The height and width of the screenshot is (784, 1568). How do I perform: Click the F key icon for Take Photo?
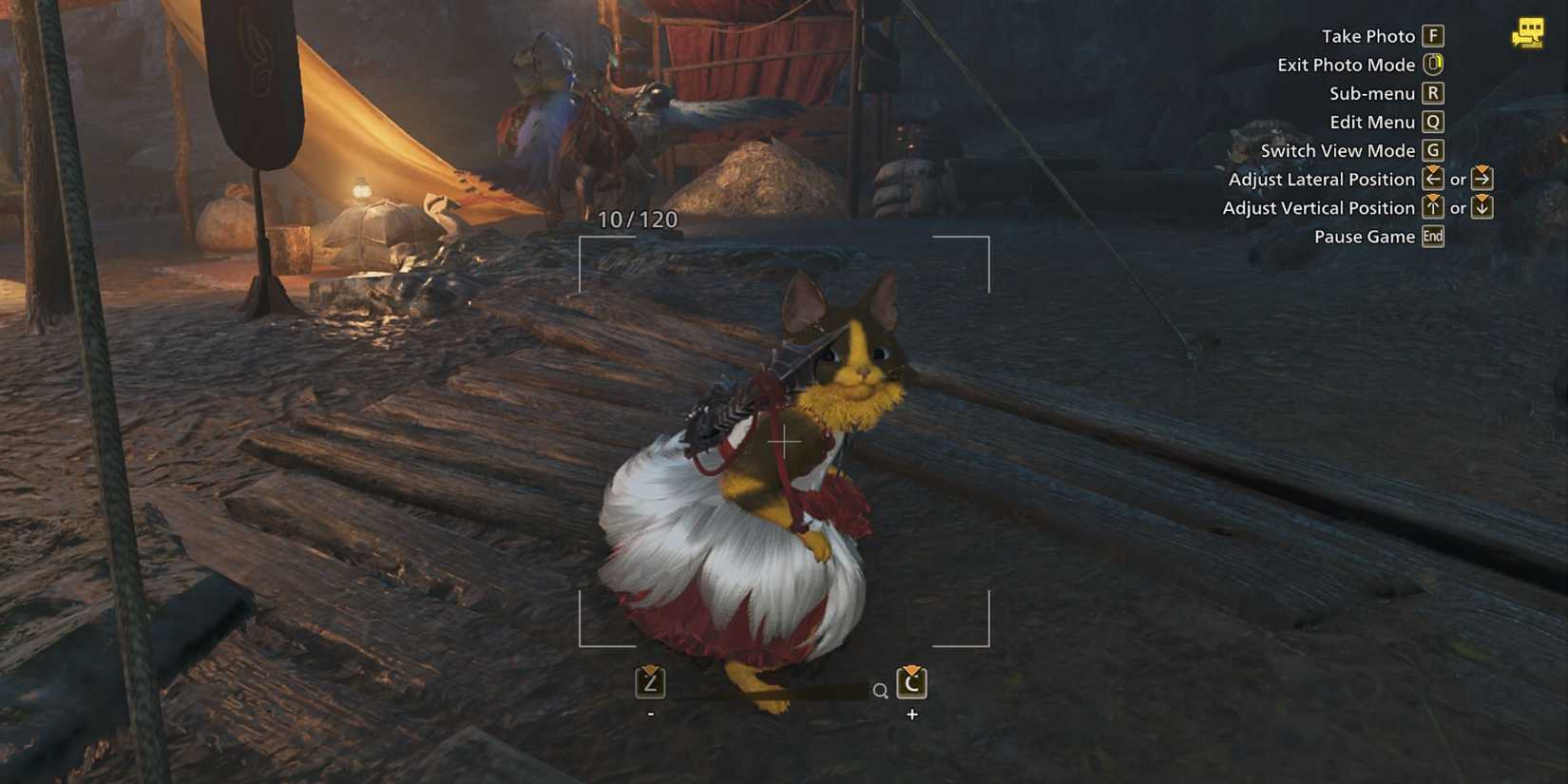1433,36
